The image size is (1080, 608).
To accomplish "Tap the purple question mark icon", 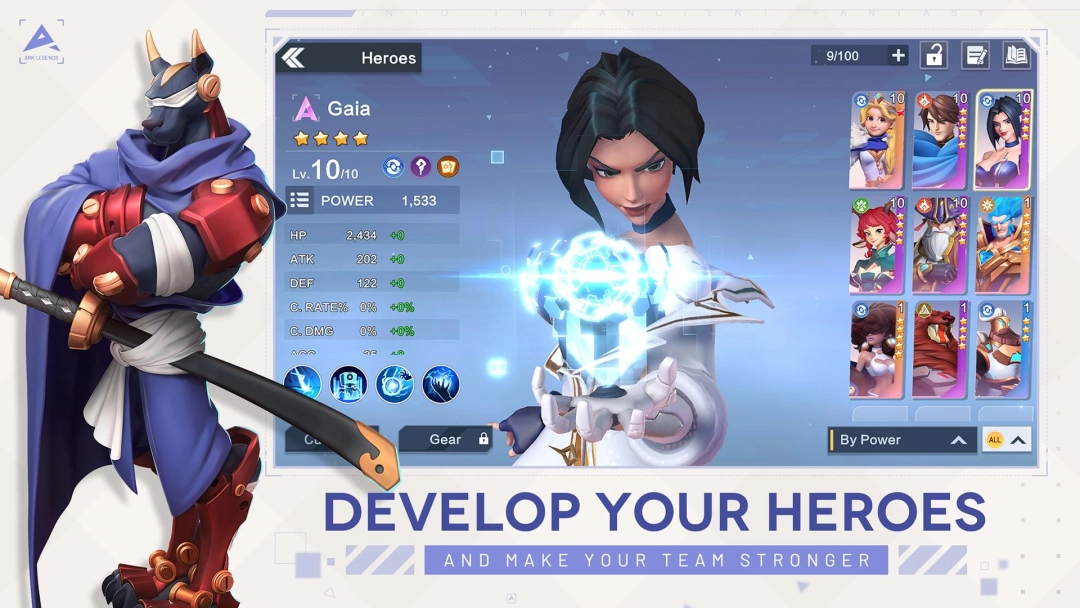I will tap(422, 167).
